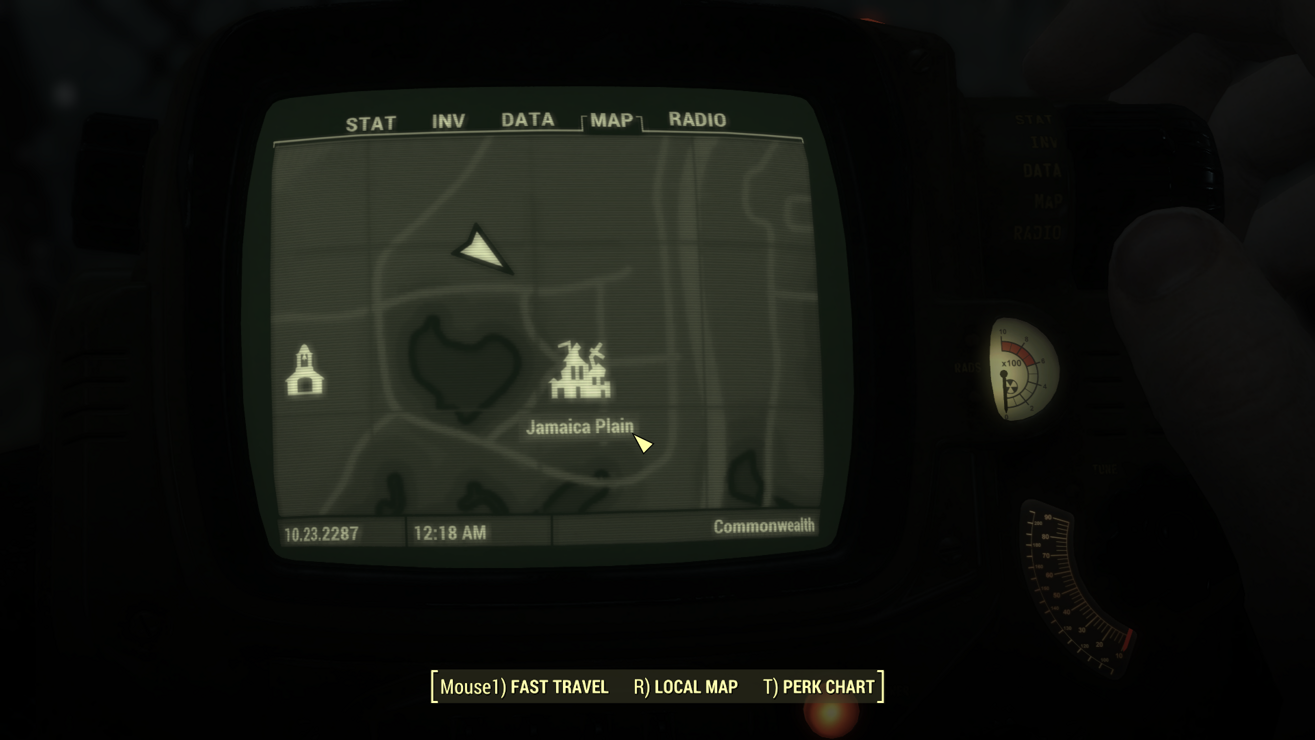1315x740 pixels.
Task: Open the Local Map view
Action: tap(685, 687)
